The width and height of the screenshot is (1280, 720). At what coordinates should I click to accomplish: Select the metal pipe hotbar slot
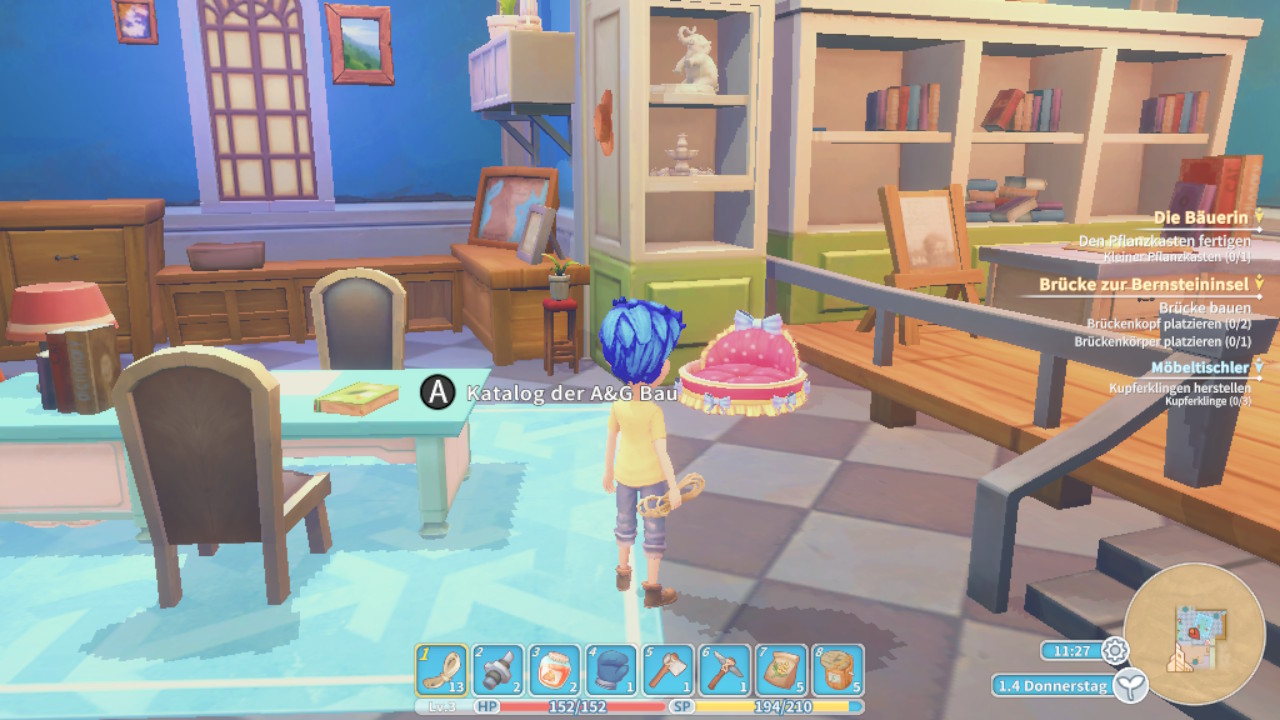(498, 670)
